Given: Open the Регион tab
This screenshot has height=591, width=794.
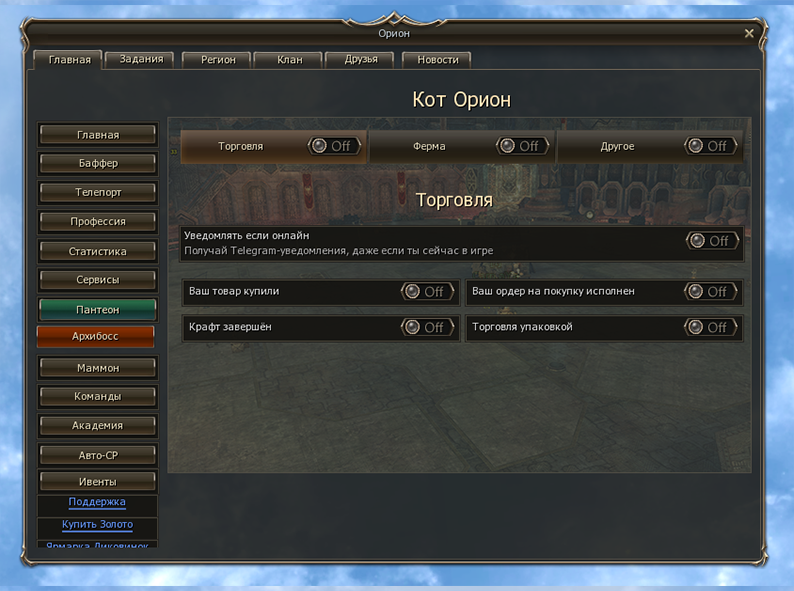Looking at the screenshot, I should tap(218, 59).
